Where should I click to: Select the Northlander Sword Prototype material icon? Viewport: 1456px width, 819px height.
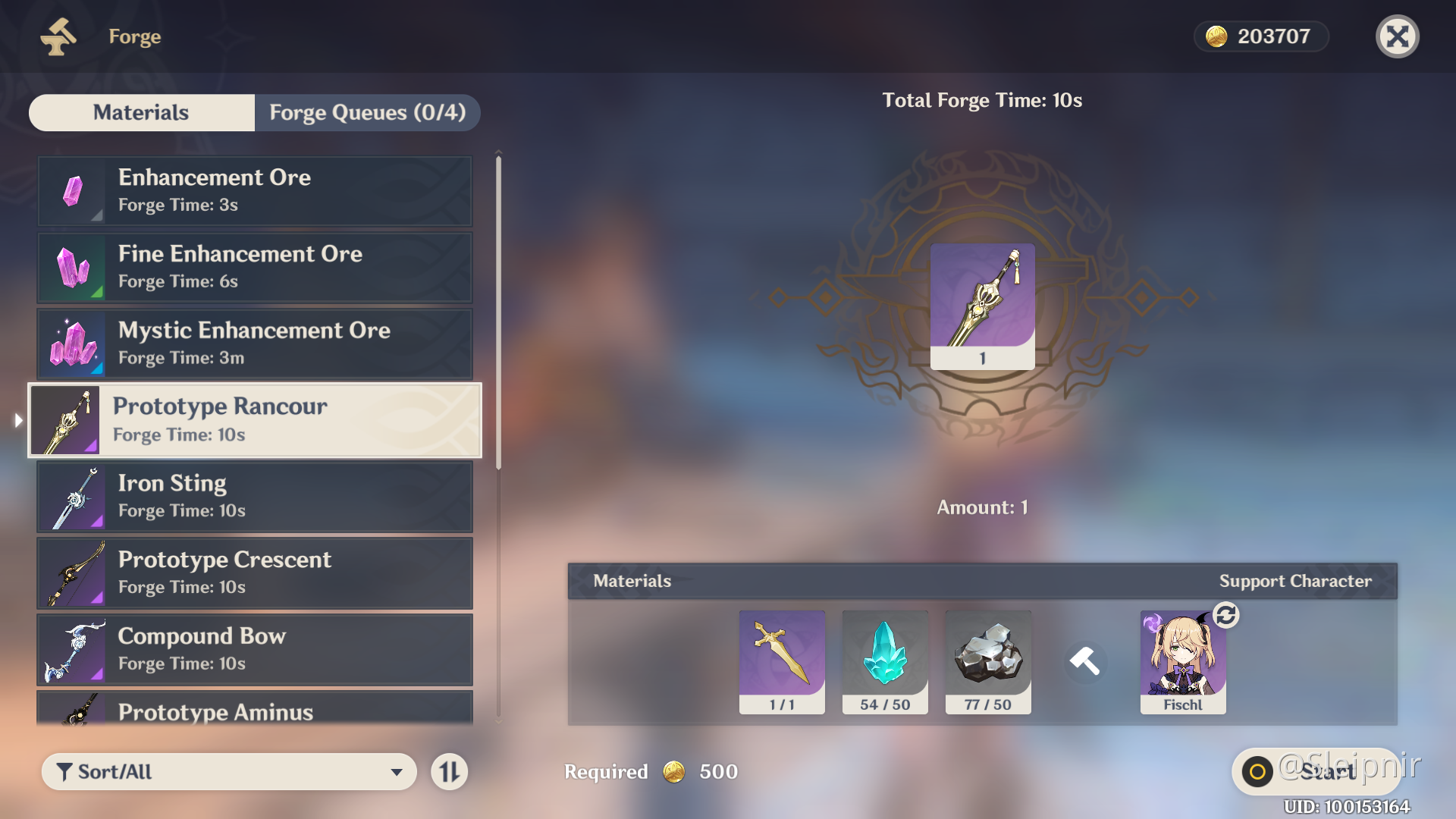point(781,658)
